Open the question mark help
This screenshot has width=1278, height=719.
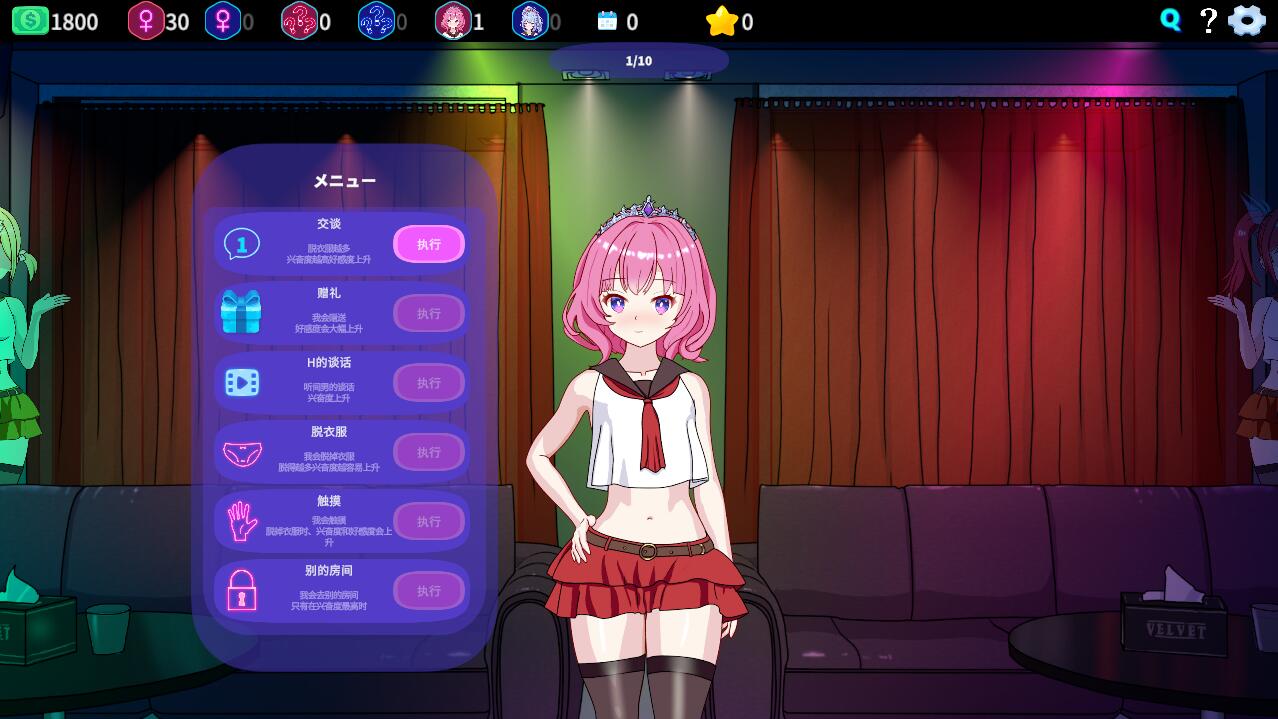(1208, 20)
